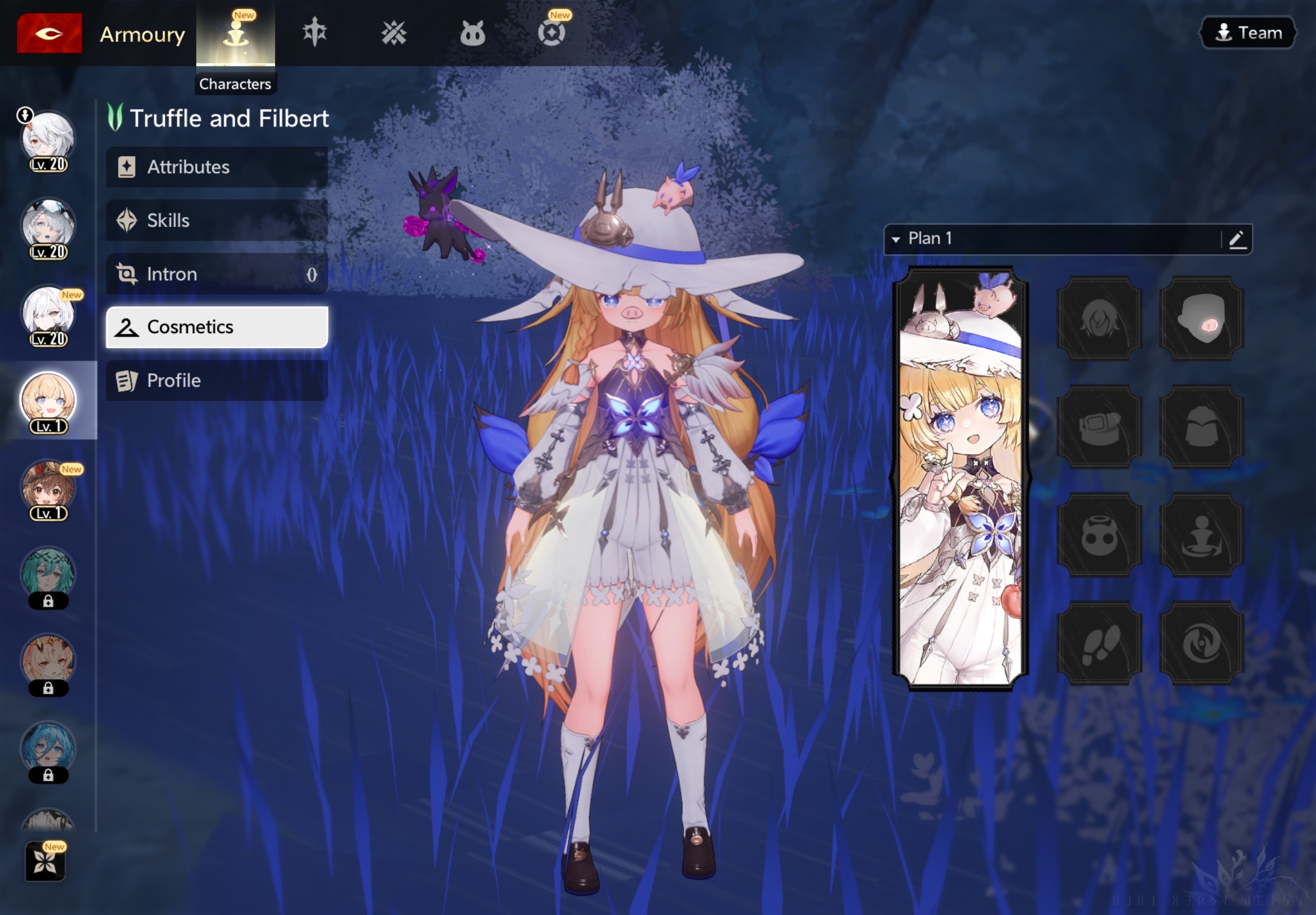Edit the plan name with the pencil icon
1316x915 pixels.
click(x=1237, y=239)
